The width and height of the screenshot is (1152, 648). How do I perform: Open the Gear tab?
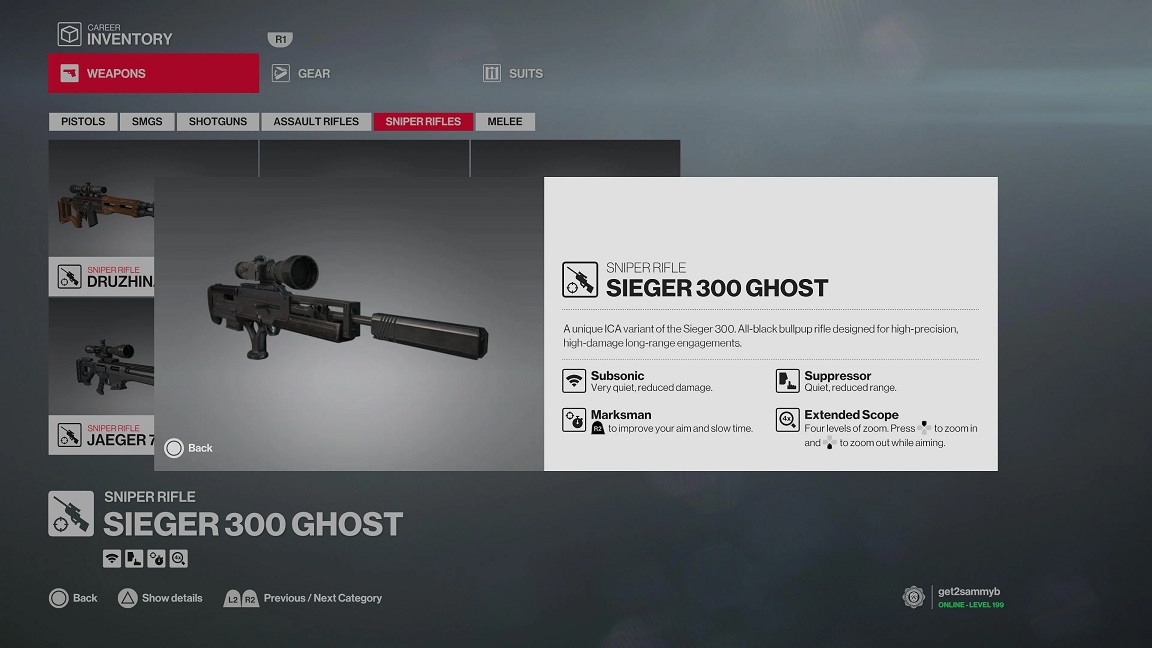pos(313,73)
